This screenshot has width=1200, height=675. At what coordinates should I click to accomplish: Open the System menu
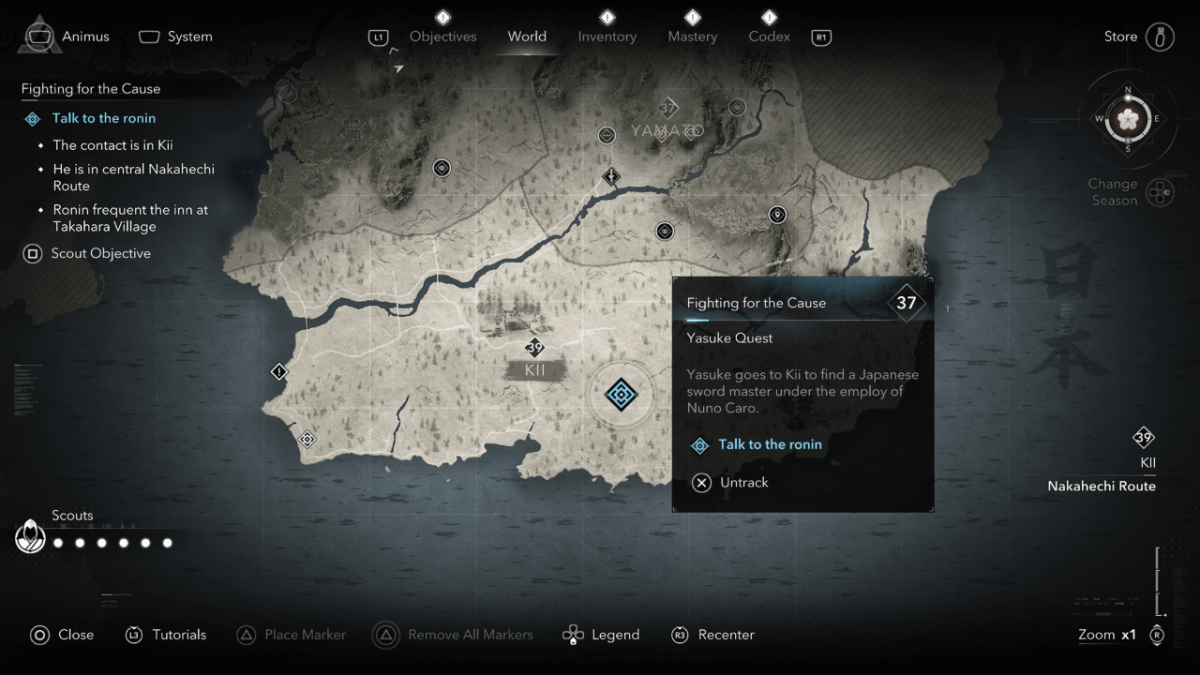176,37
